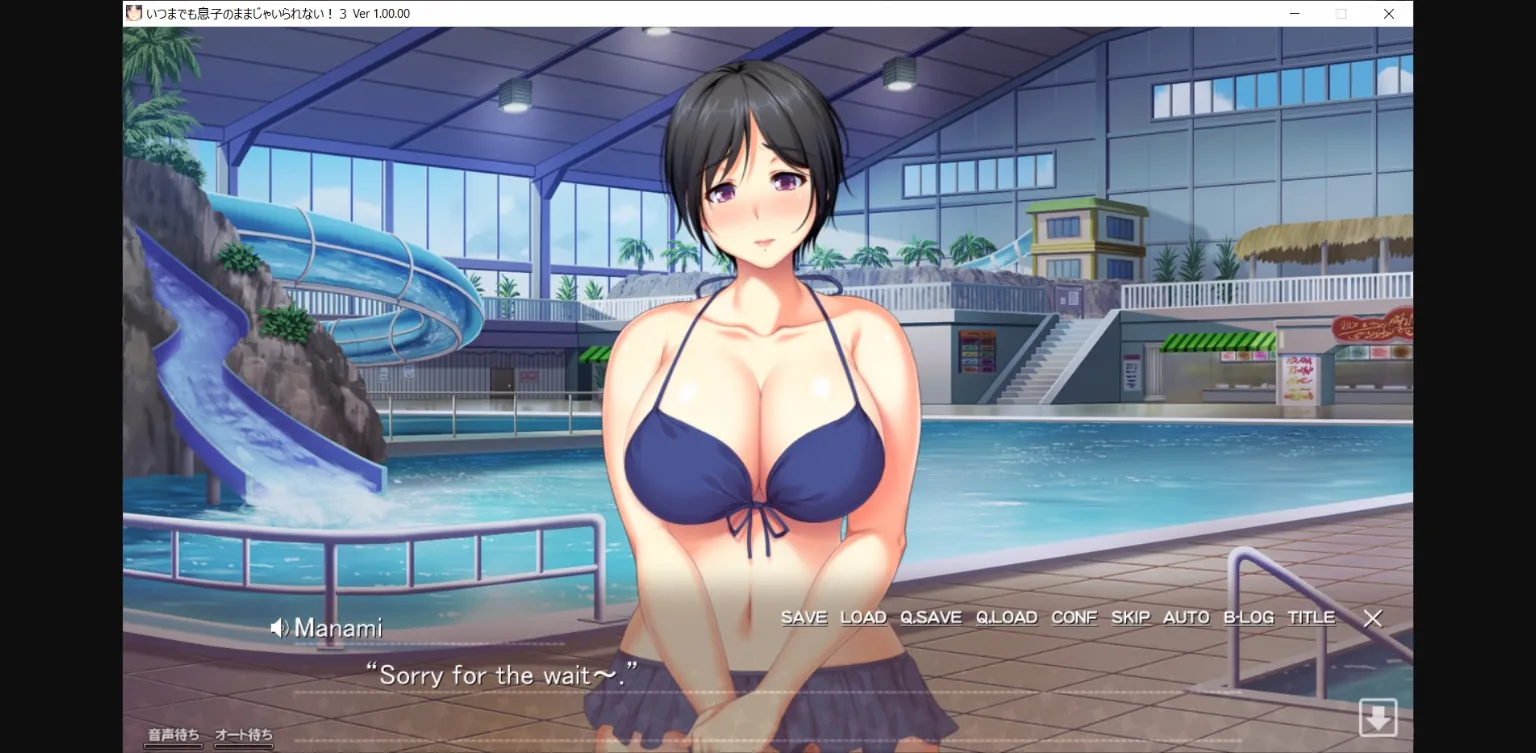Open the SAVE screen
The image size is (1536, 753).
803,617
